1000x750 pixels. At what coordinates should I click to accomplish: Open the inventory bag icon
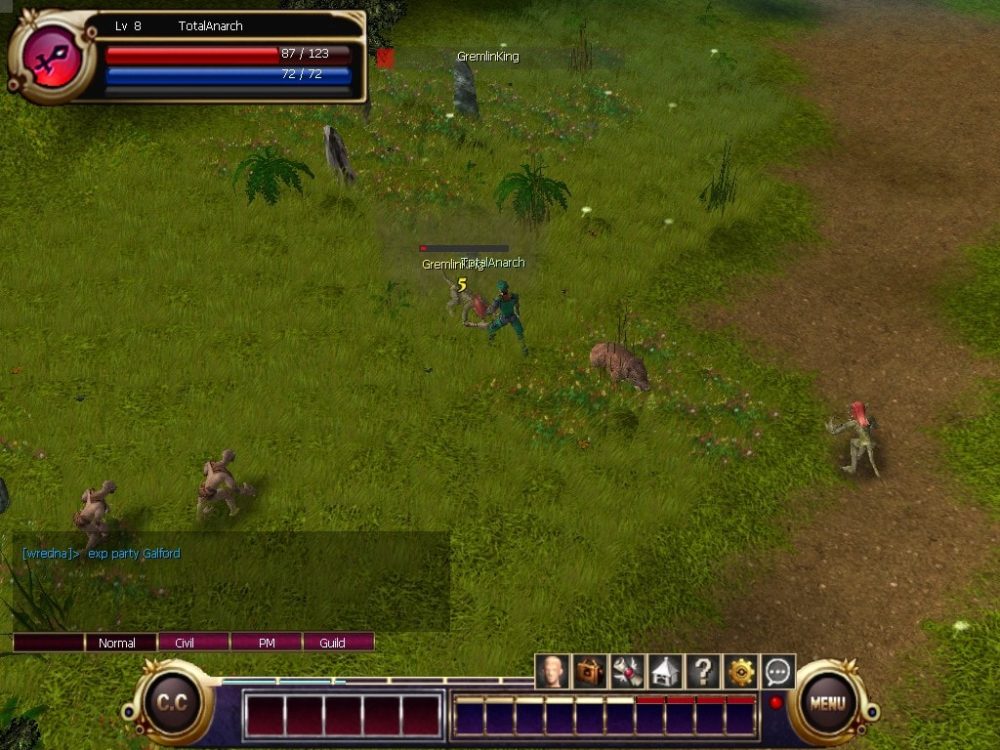[590, 672]
